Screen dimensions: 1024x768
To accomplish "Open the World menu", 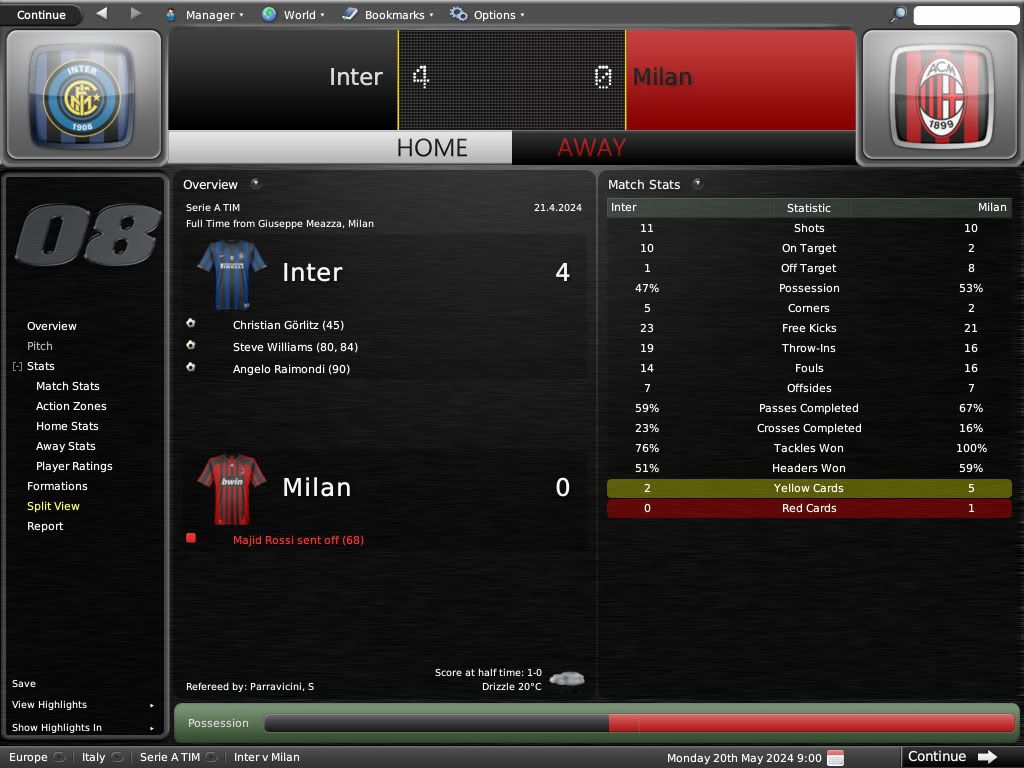I will coord(293,15).
